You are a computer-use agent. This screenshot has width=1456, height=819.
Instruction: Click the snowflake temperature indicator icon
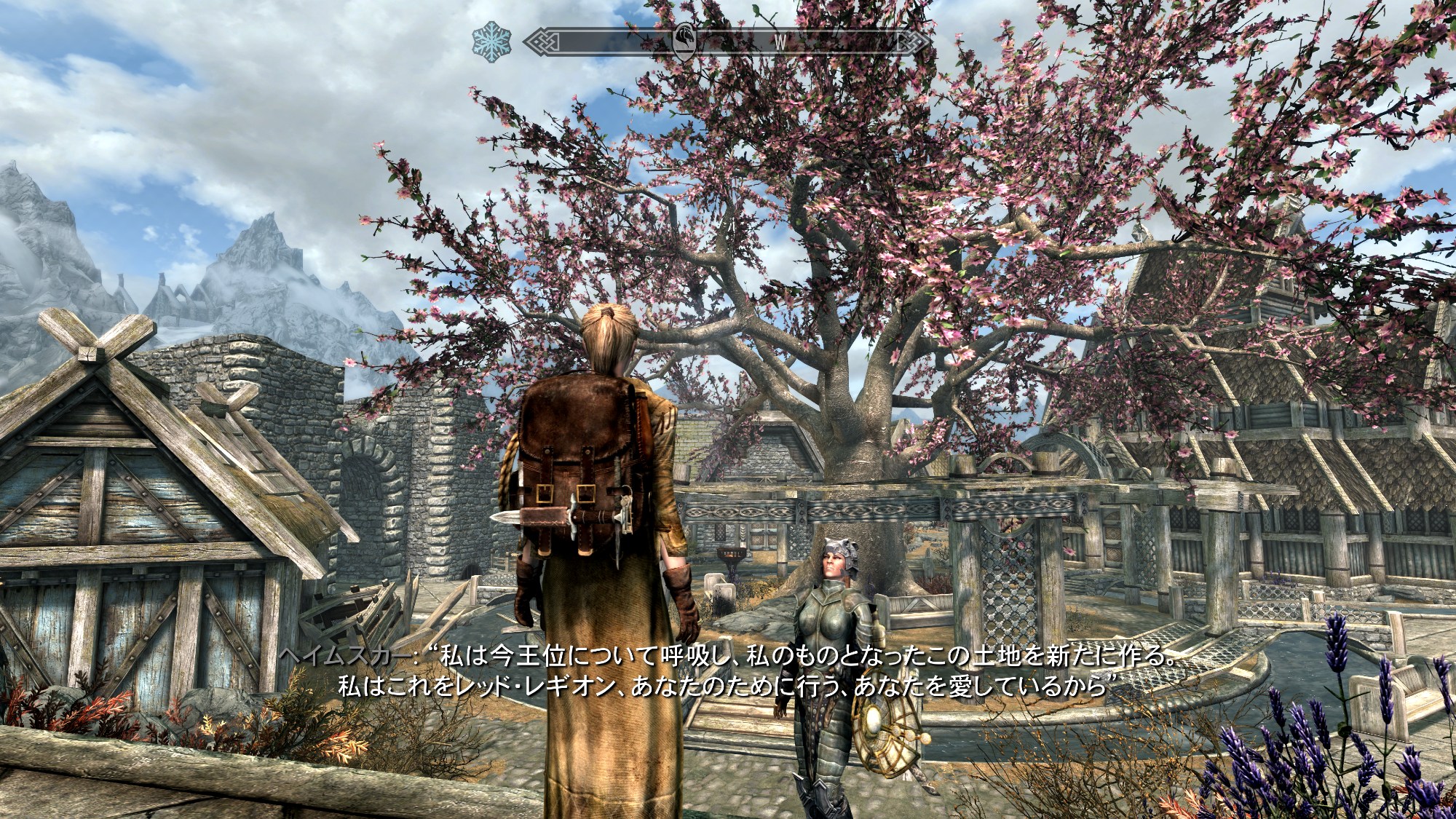tap(491, 41)
